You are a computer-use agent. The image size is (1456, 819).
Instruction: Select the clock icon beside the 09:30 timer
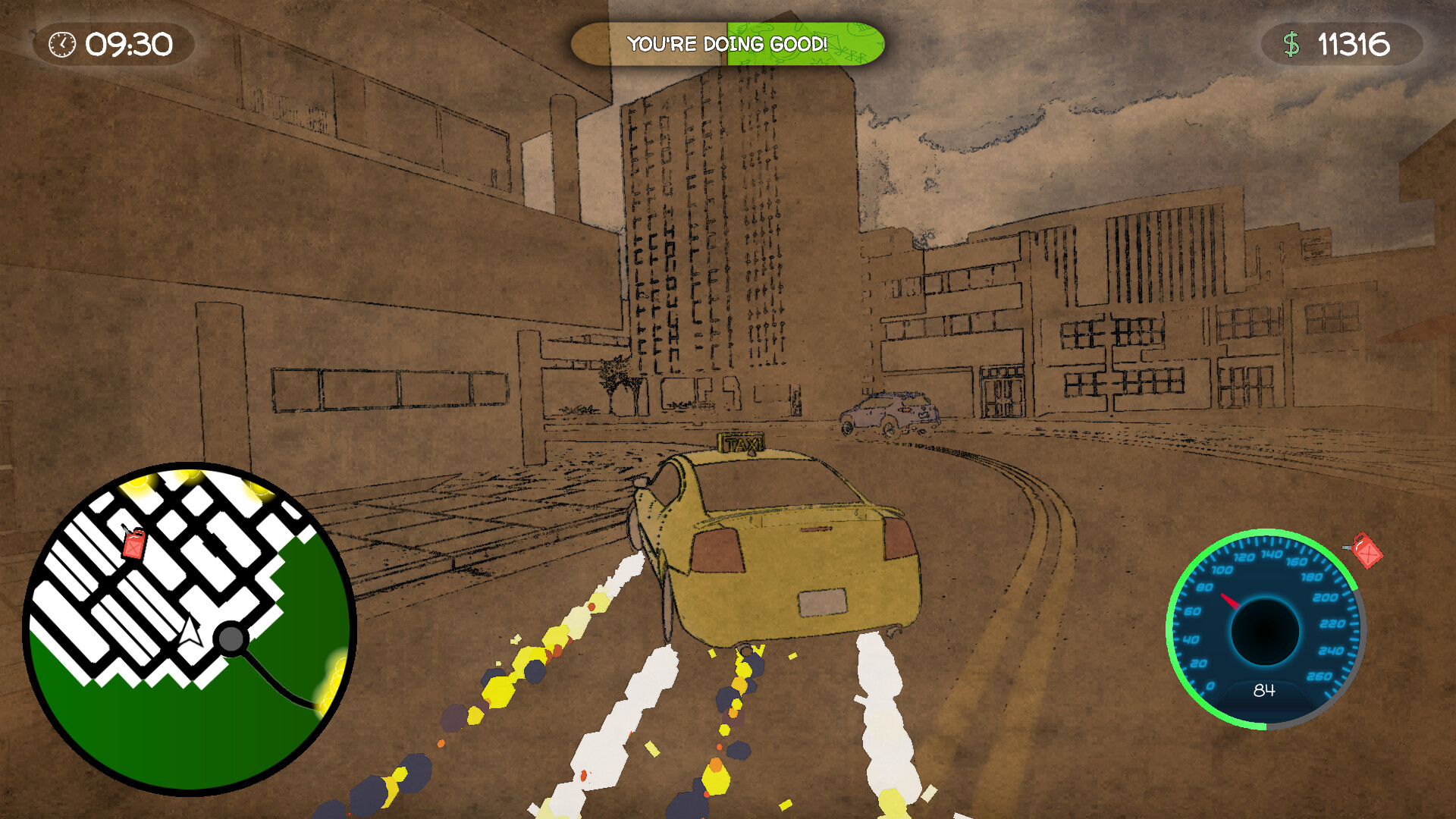pyautogui.click(x=61, y=45)
